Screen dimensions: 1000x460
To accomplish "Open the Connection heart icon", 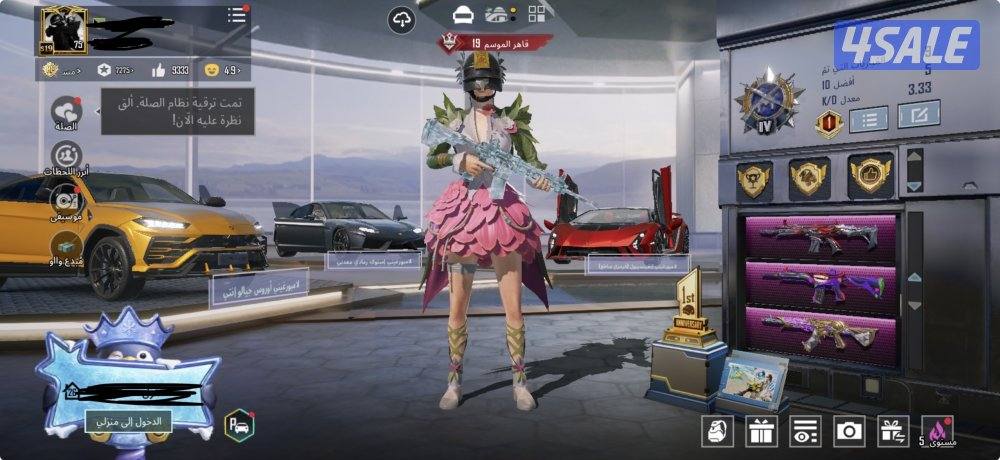I will 67,112.
